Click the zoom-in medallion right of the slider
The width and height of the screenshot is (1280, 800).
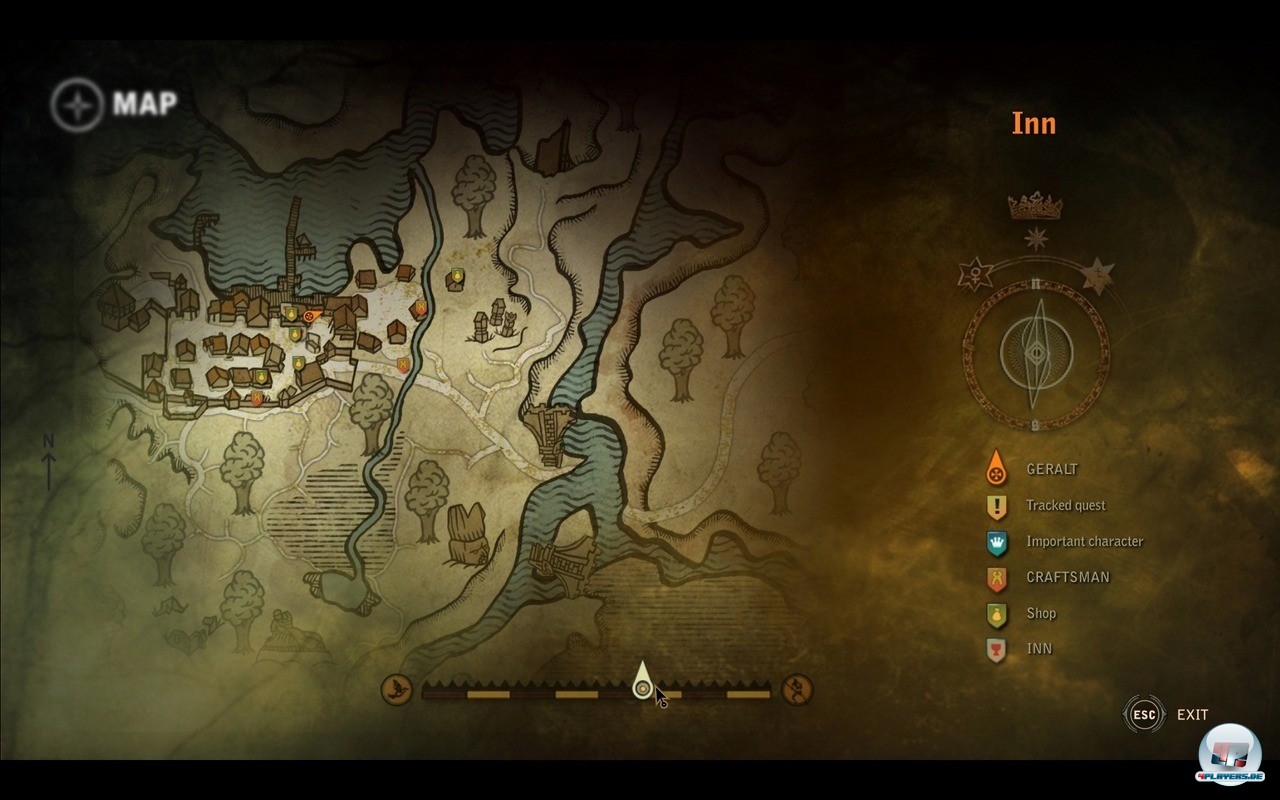click(795, 690)
